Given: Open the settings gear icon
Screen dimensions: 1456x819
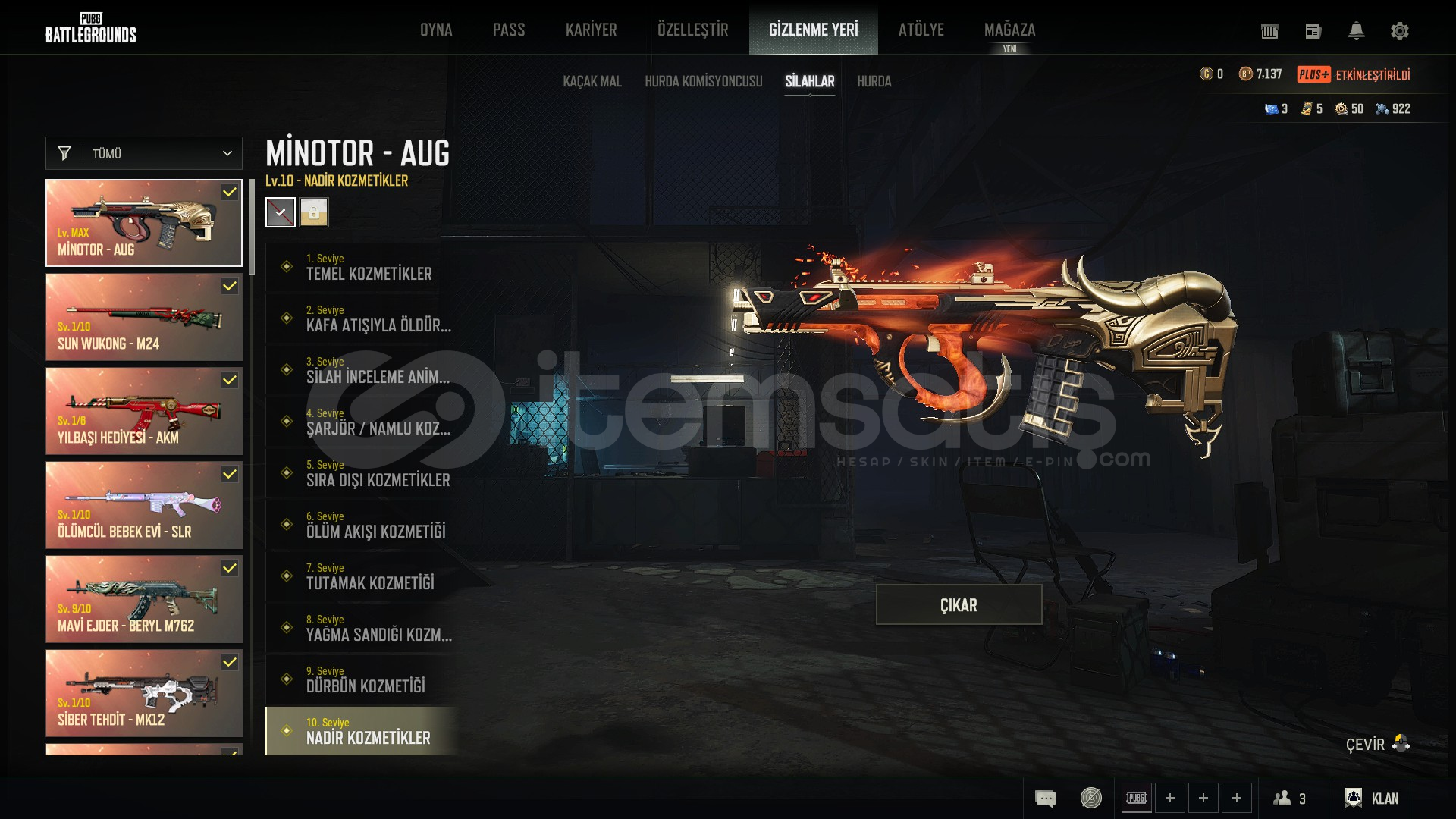Looking at the screenshot, I should [x=1399, y=31].
